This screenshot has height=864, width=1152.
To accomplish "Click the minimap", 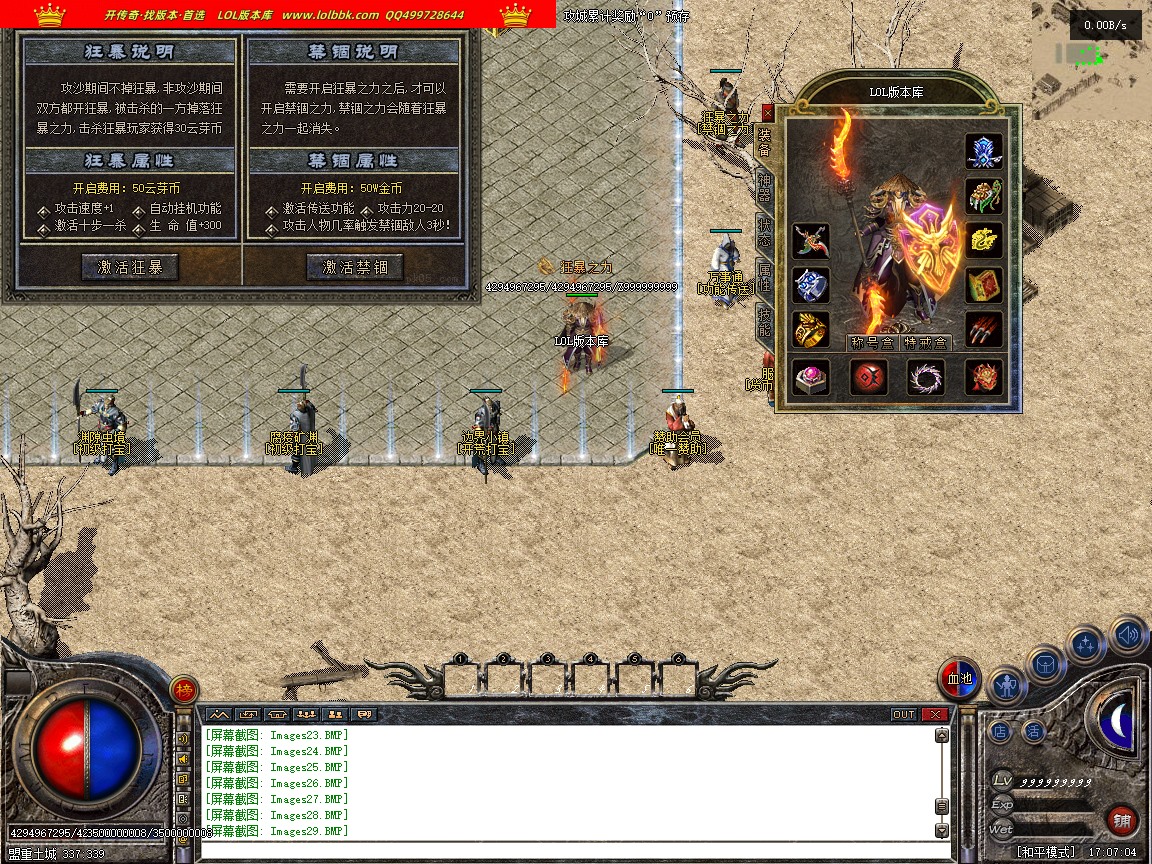I will tap(1092, 60).
